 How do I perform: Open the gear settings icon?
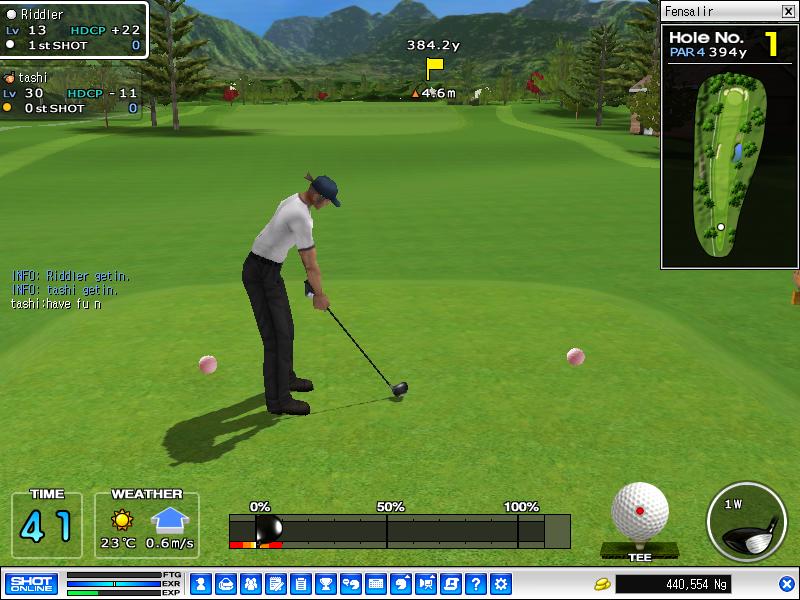[x=501, y=584]
